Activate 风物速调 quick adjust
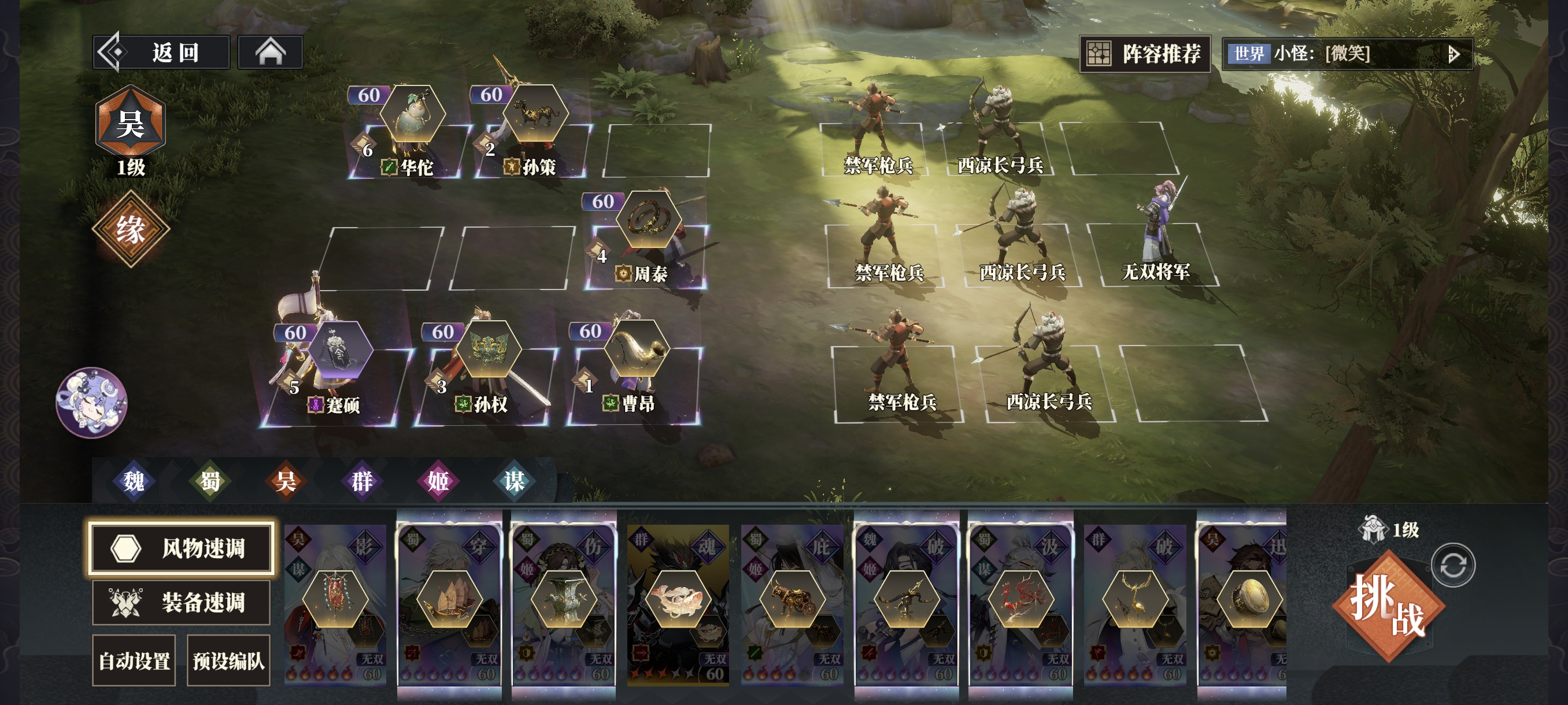The height and width of the screenshot is (705, 1568). tap(181, 547)
